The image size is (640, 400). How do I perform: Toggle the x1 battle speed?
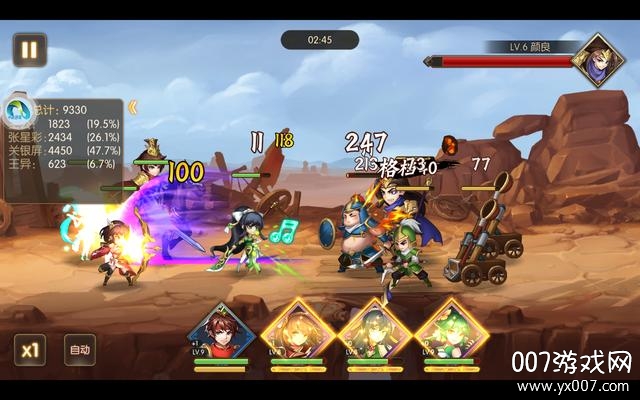[30, 350]
